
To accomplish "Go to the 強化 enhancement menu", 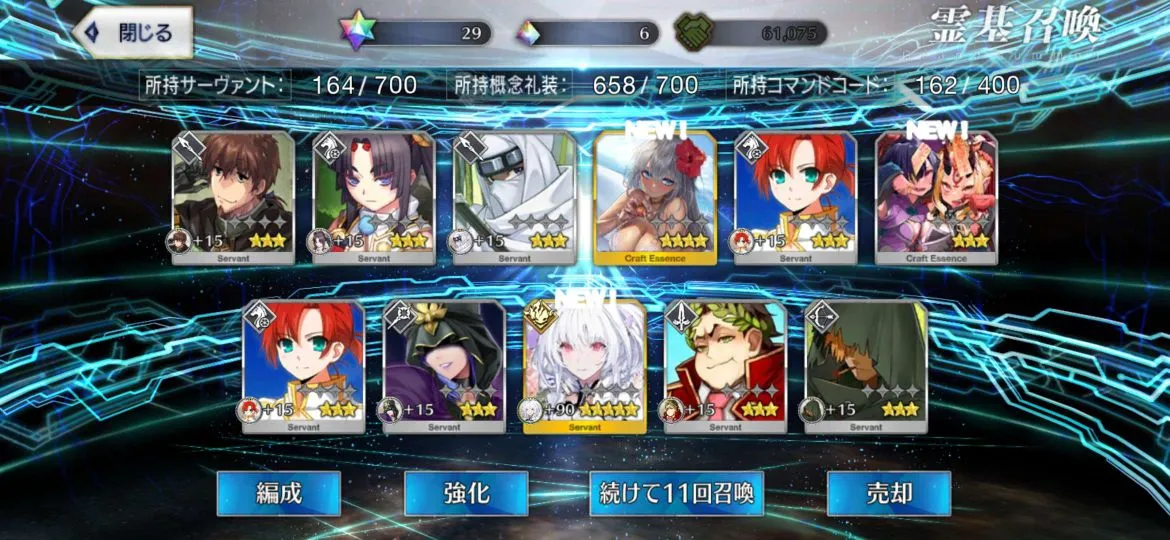I will pos(465,493).
